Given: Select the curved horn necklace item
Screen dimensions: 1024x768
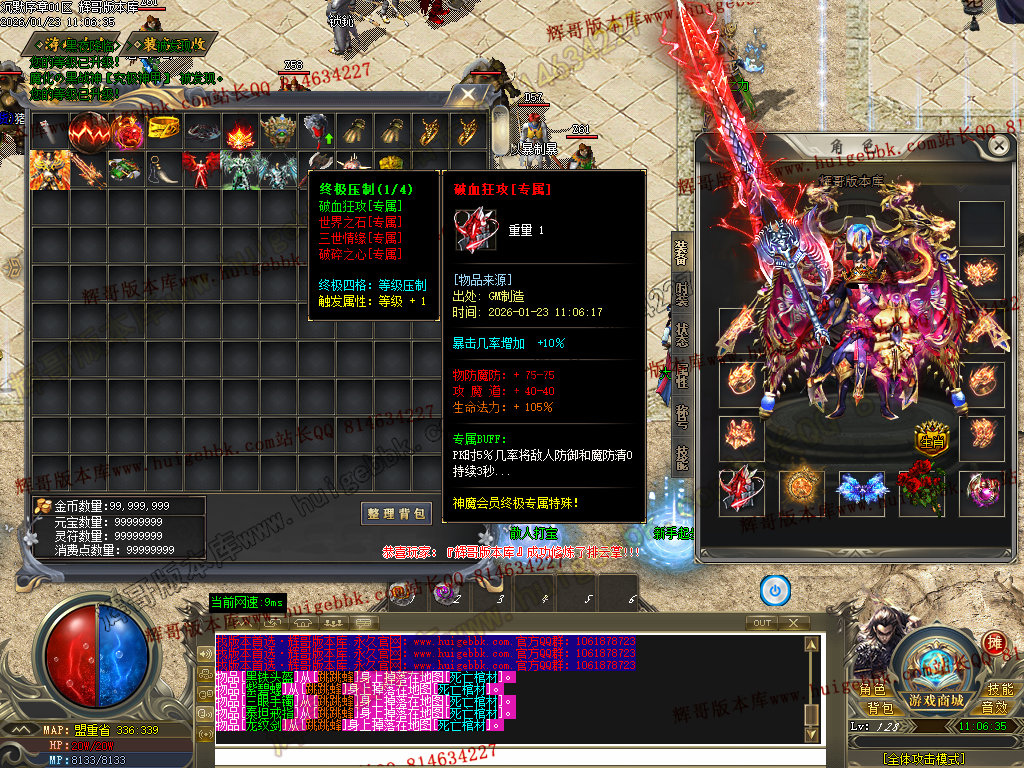Looking at the screenshot, I should 162,170.
